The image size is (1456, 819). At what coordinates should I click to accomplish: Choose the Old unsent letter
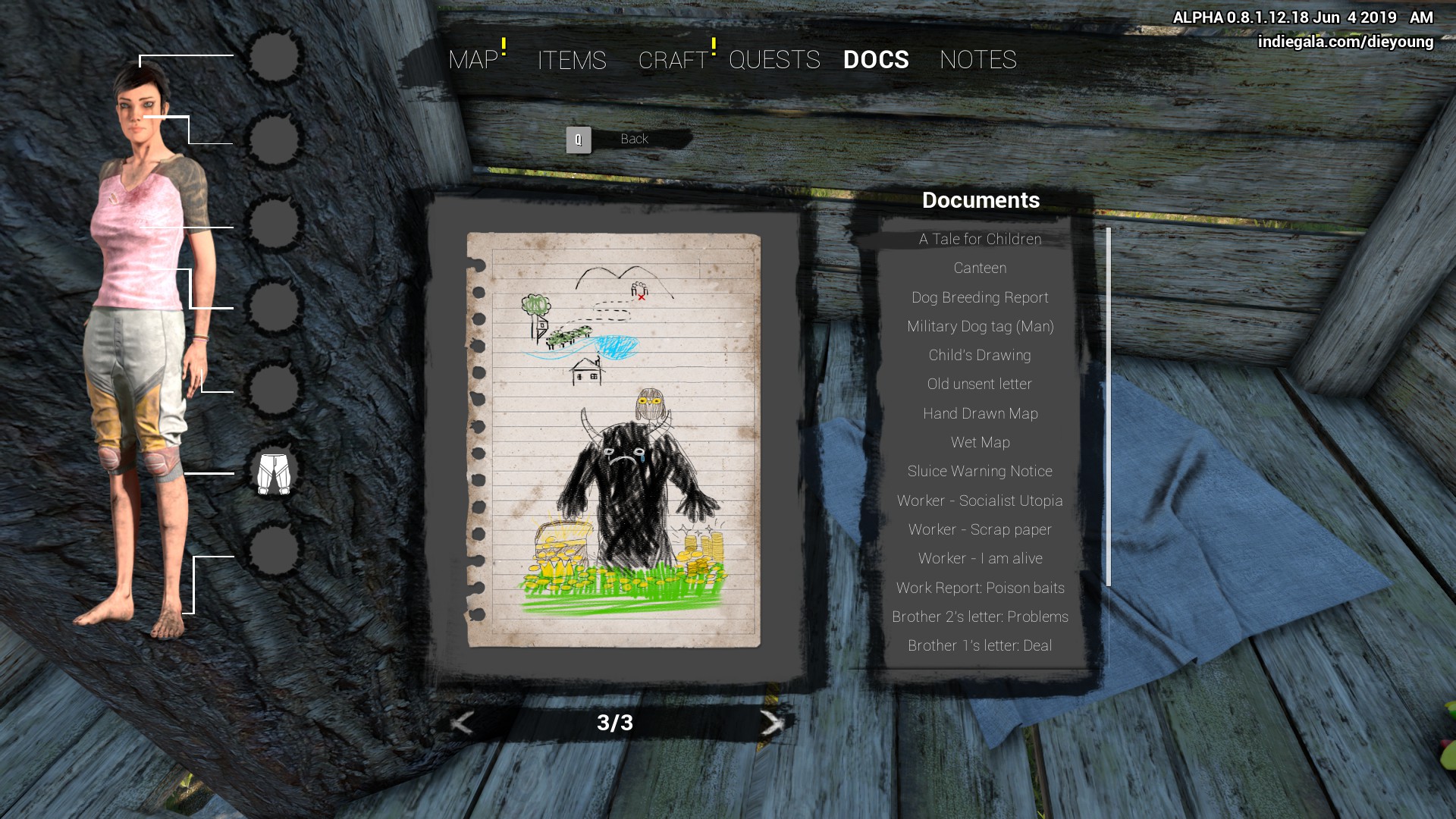(980, 384)
